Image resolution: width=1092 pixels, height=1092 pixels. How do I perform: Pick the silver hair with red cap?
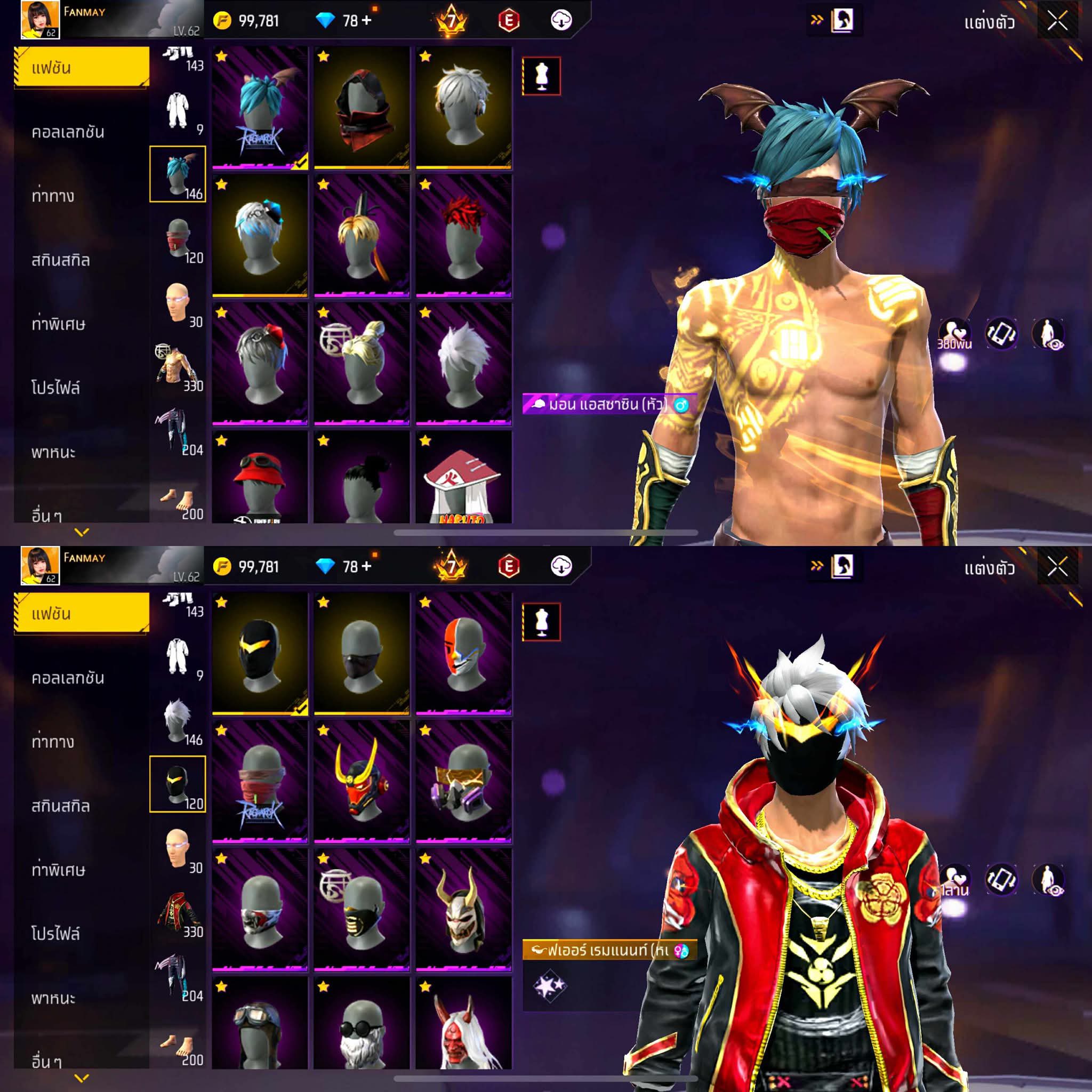coord(260,364)
